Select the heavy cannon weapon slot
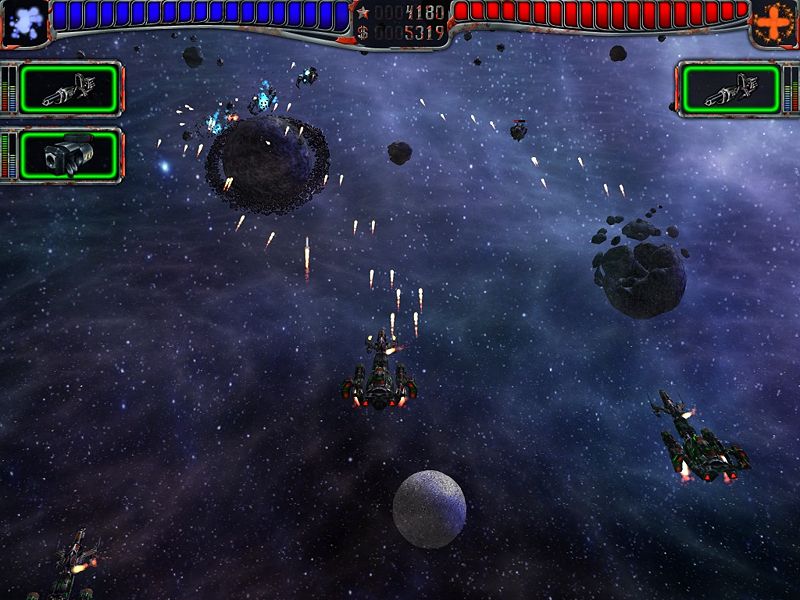 pos(69,155)
